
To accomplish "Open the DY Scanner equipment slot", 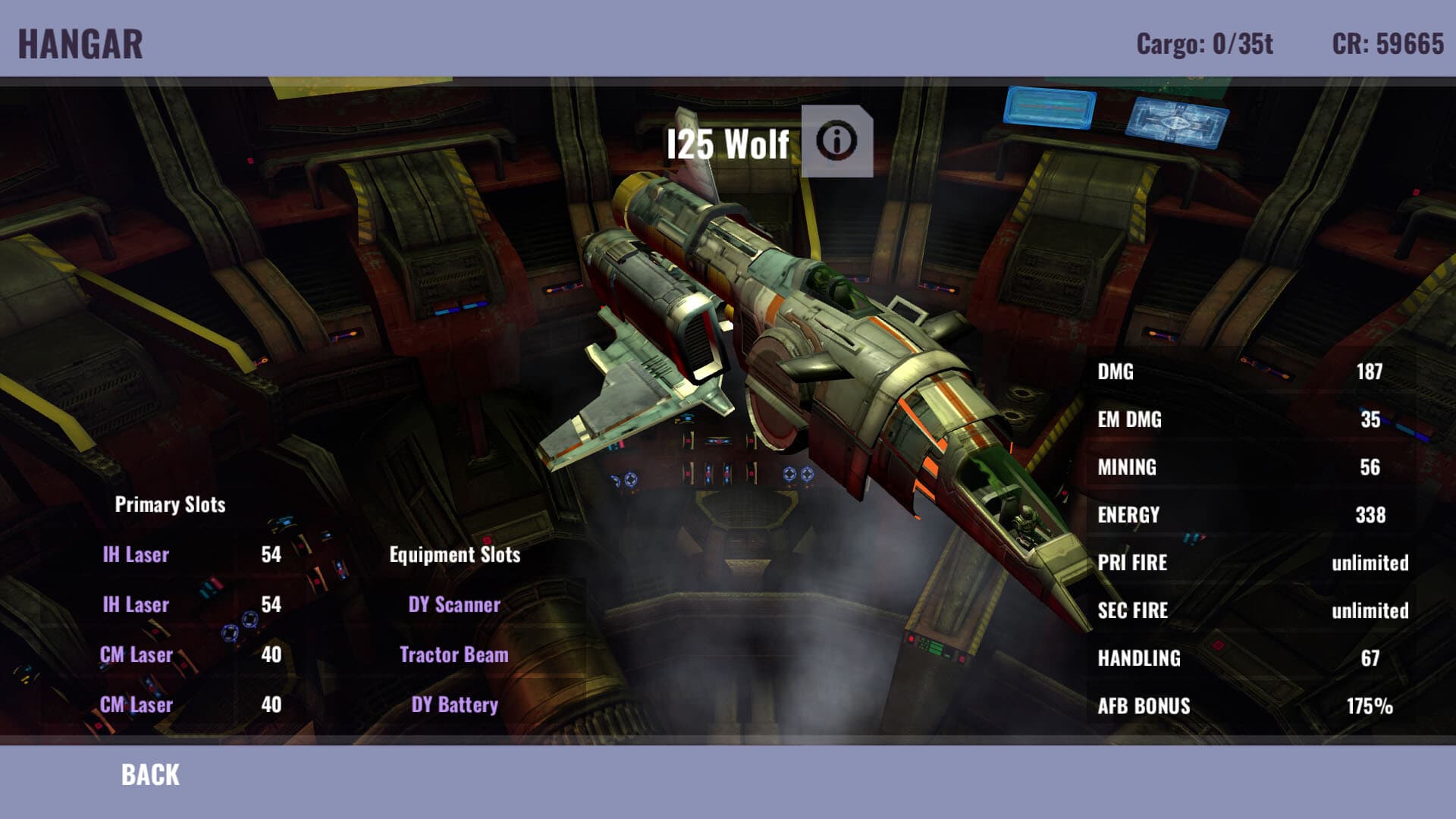I will [x=455, y=605].
